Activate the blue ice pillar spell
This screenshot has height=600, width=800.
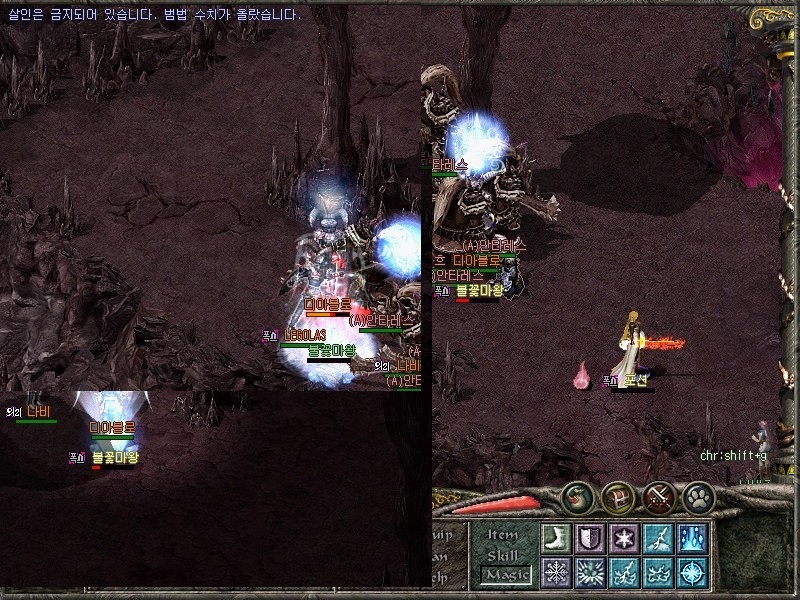692,539
